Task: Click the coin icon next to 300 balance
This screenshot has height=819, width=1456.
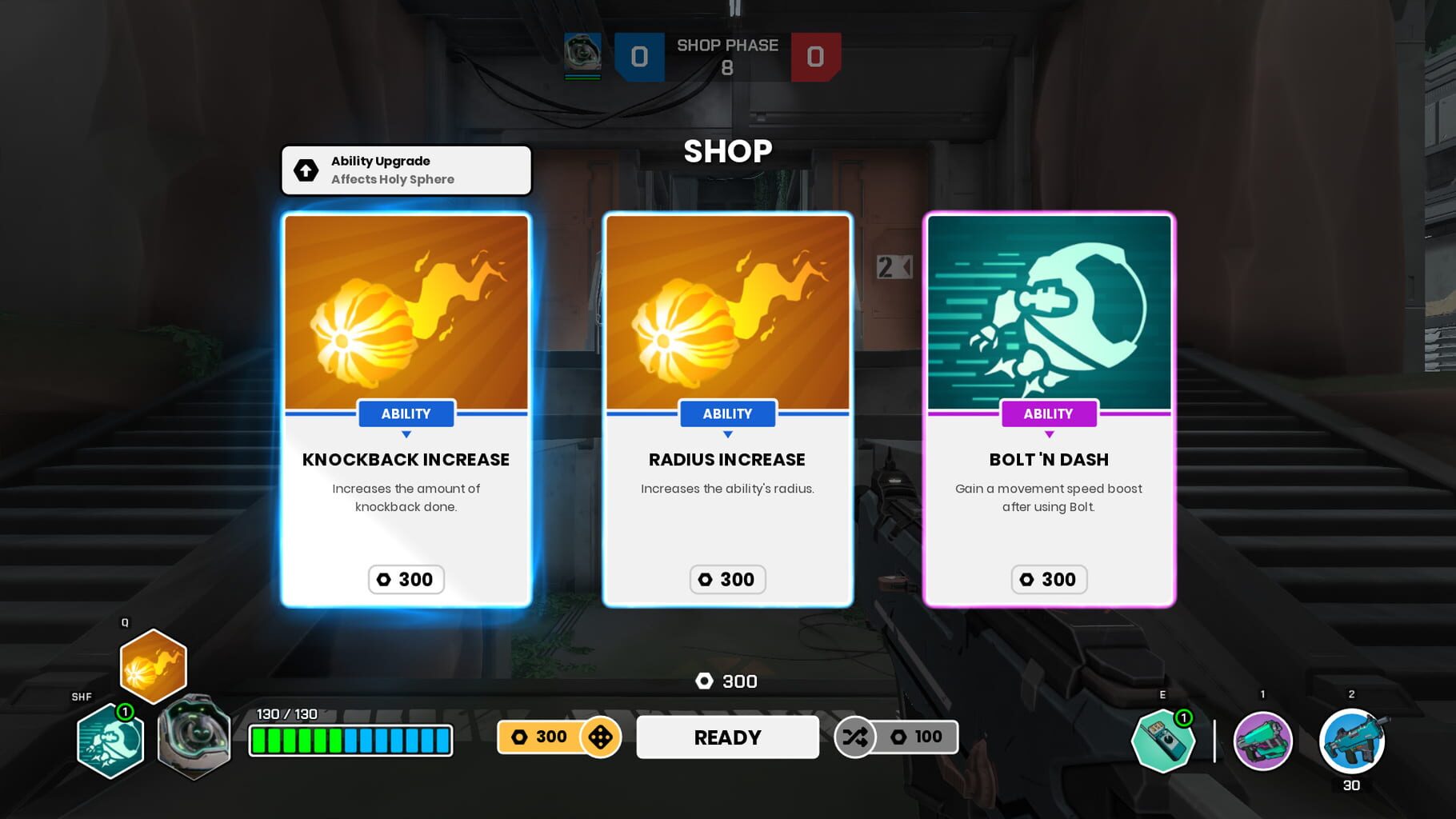Action: point(706,681)
